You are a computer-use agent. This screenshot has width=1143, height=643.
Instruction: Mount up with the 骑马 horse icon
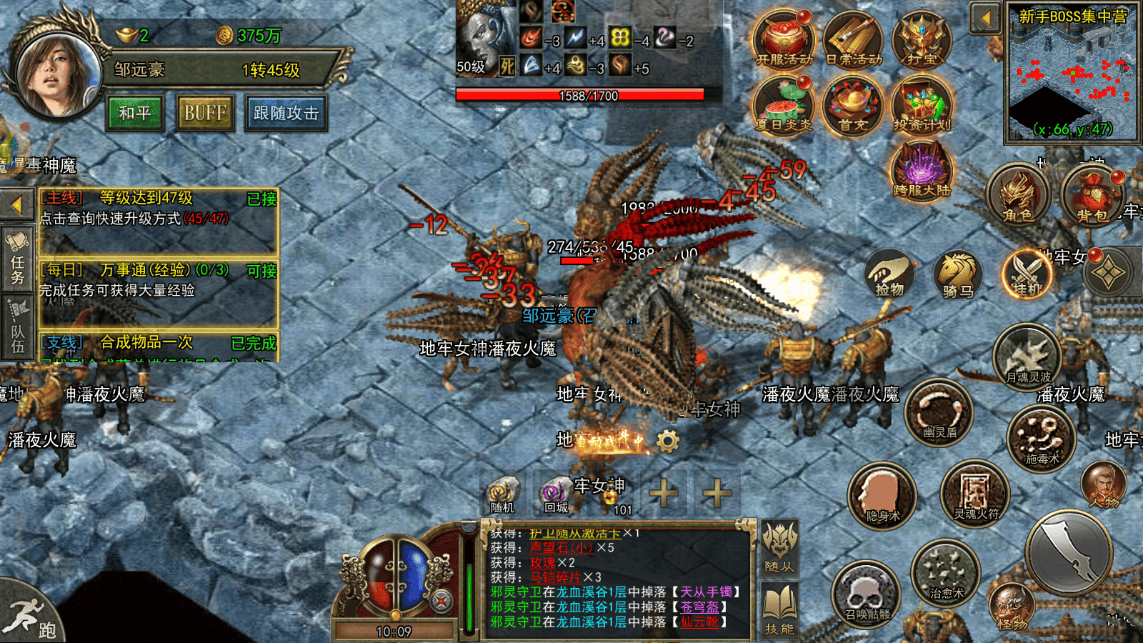tap(958, 273)
